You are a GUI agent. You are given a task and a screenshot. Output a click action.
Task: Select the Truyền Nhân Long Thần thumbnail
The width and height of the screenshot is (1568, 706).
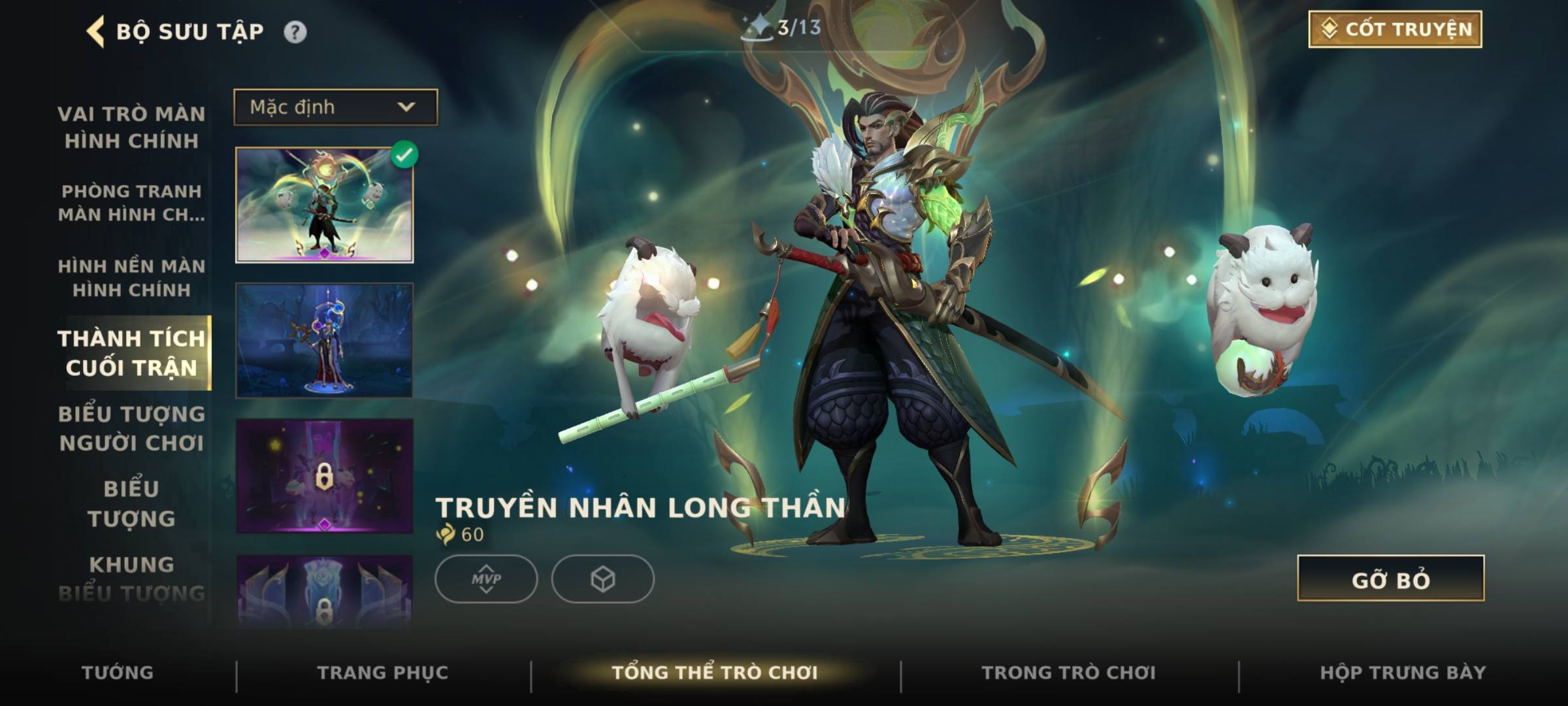coord(325,205)
